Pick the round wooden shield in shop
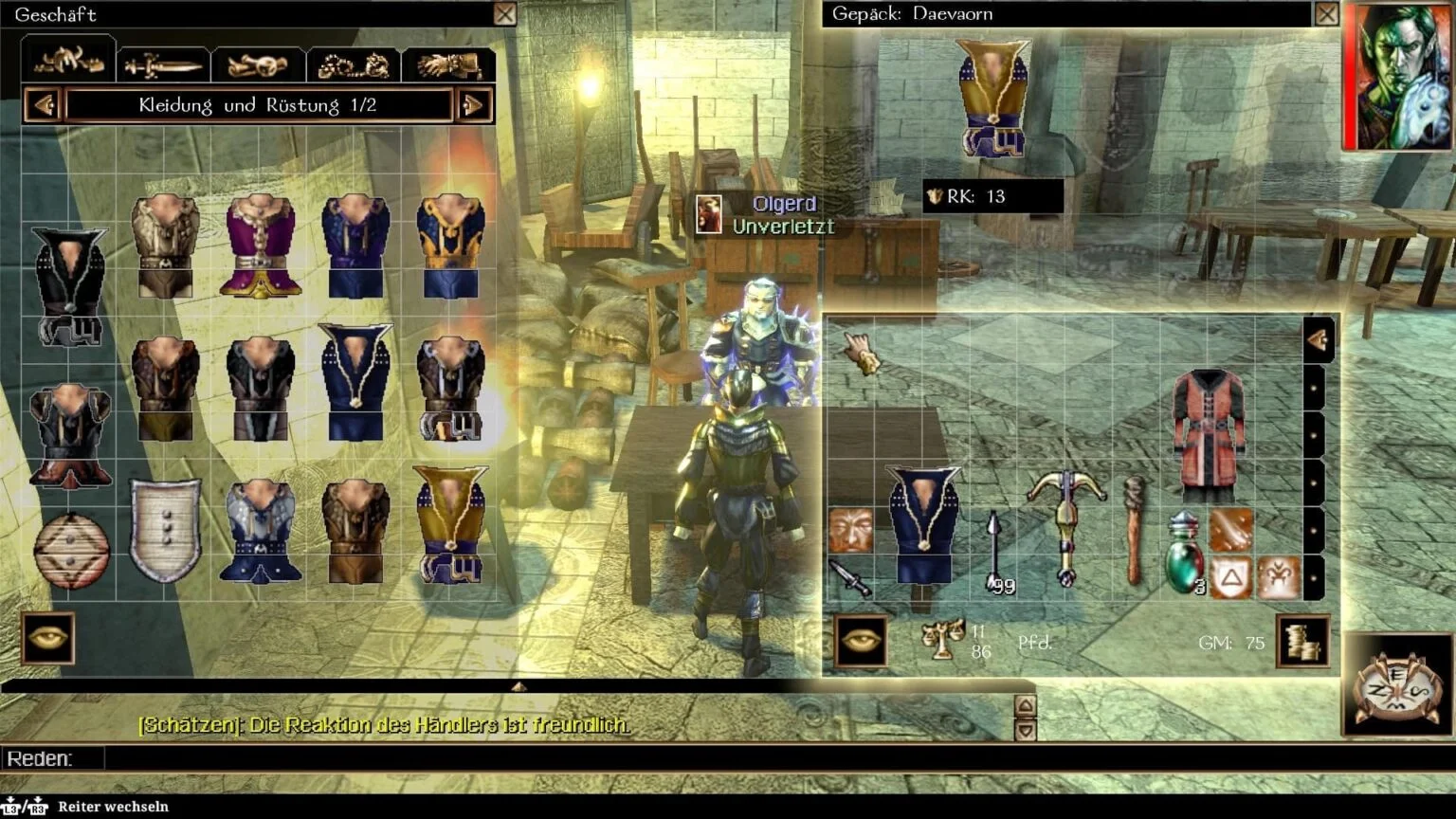The image size is (1456, 819). (71, 550)
